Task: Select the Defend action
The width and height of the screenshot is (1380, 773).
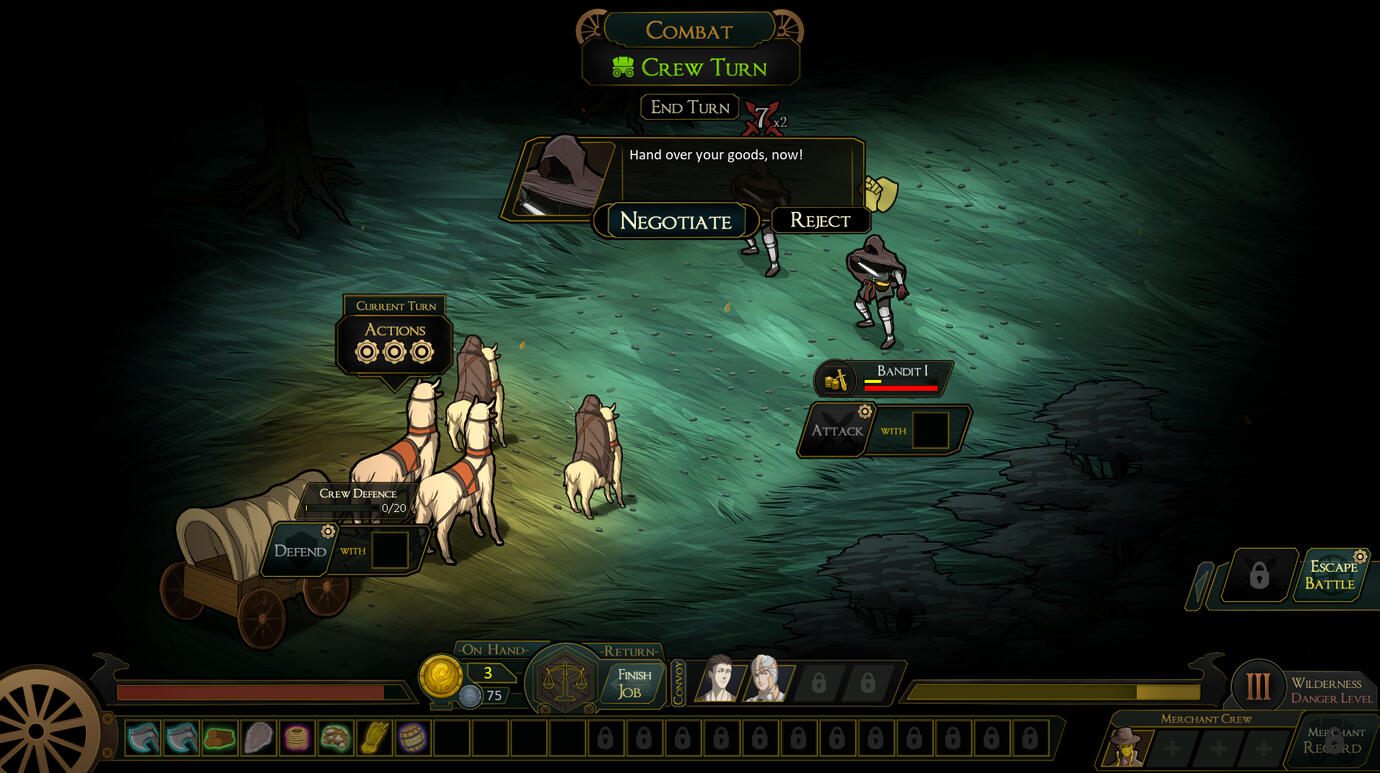Action: point(300,551)
